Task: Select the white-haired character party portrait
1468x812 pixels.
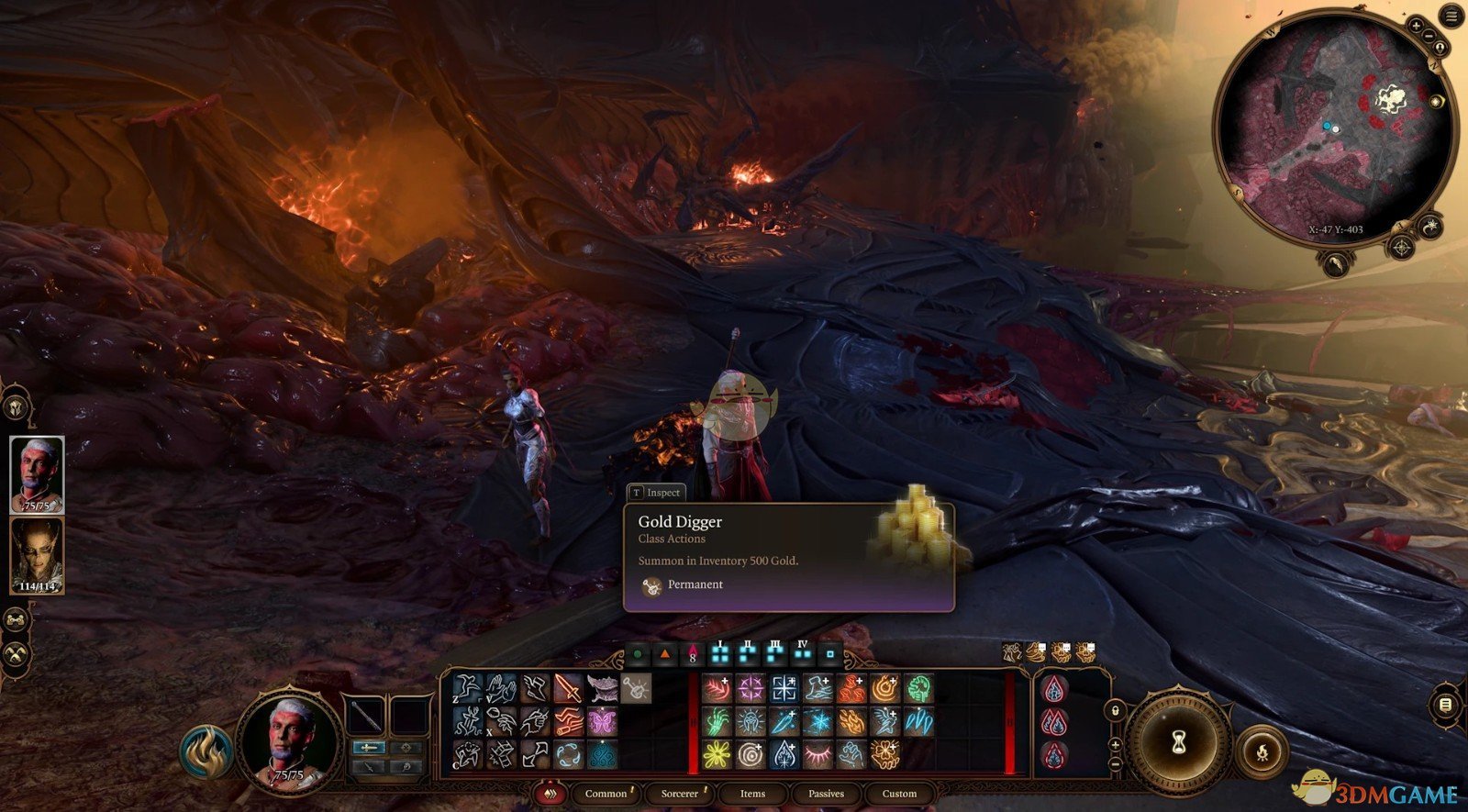Action: click(37, 474)
